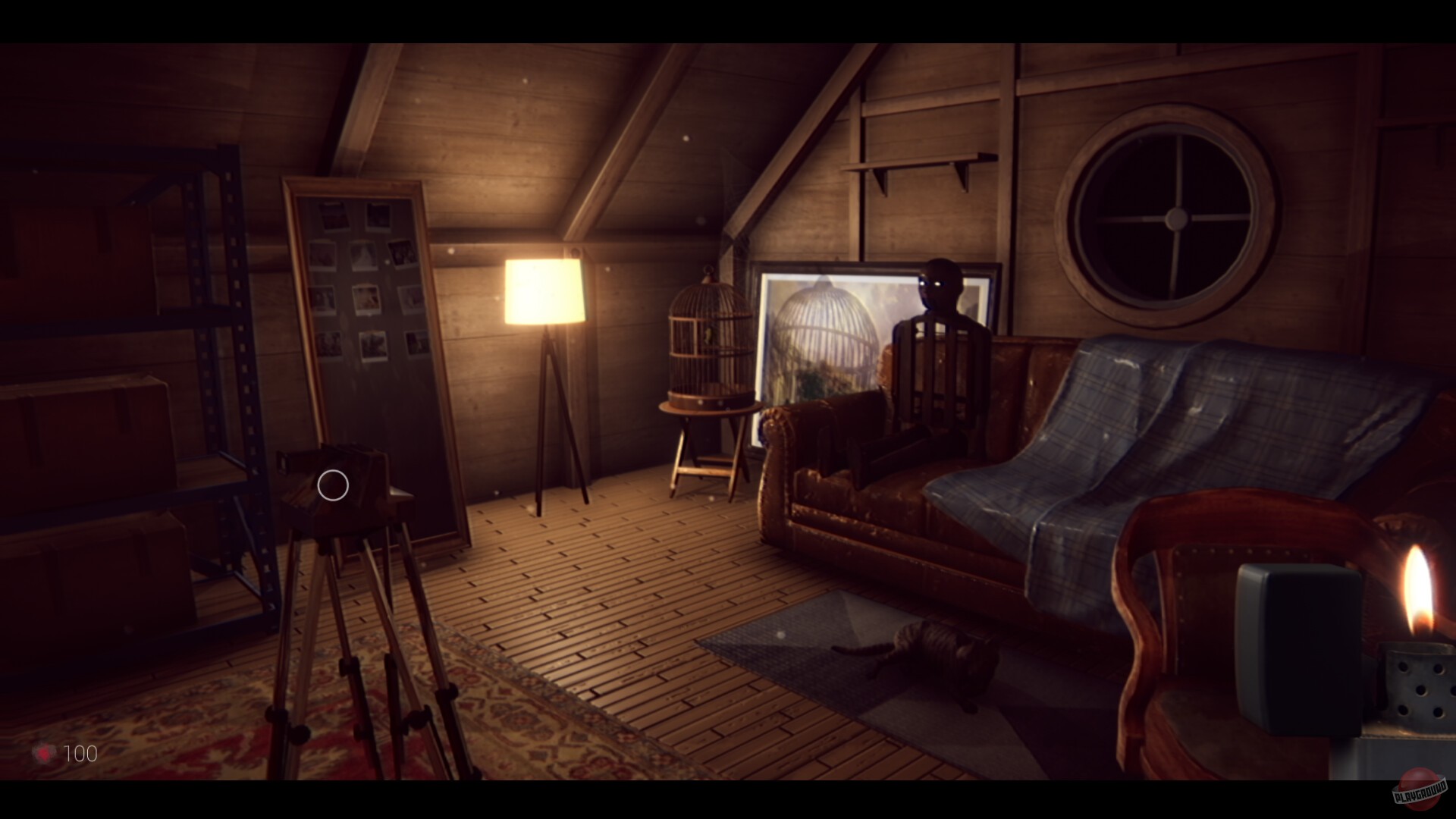Select the old camera on the wooden tripod
1456x819 pixels.
click(341, 485)
